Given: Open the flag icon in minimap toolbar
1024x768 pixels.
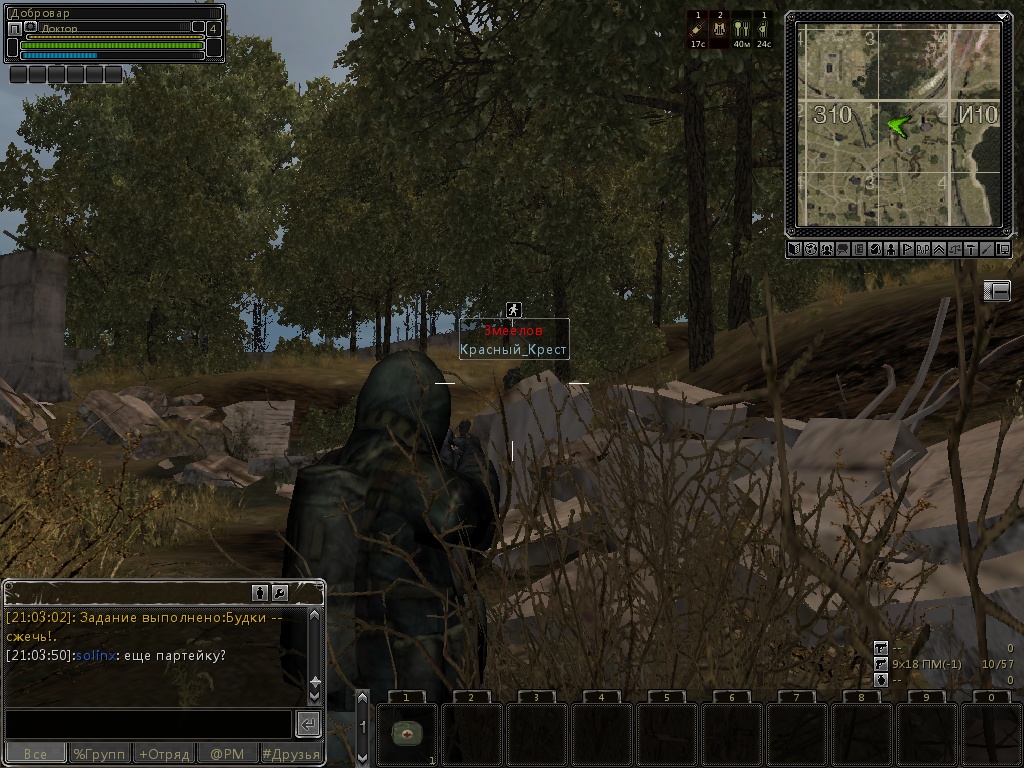Looking at the screenshot, I should tap(907, 249).
